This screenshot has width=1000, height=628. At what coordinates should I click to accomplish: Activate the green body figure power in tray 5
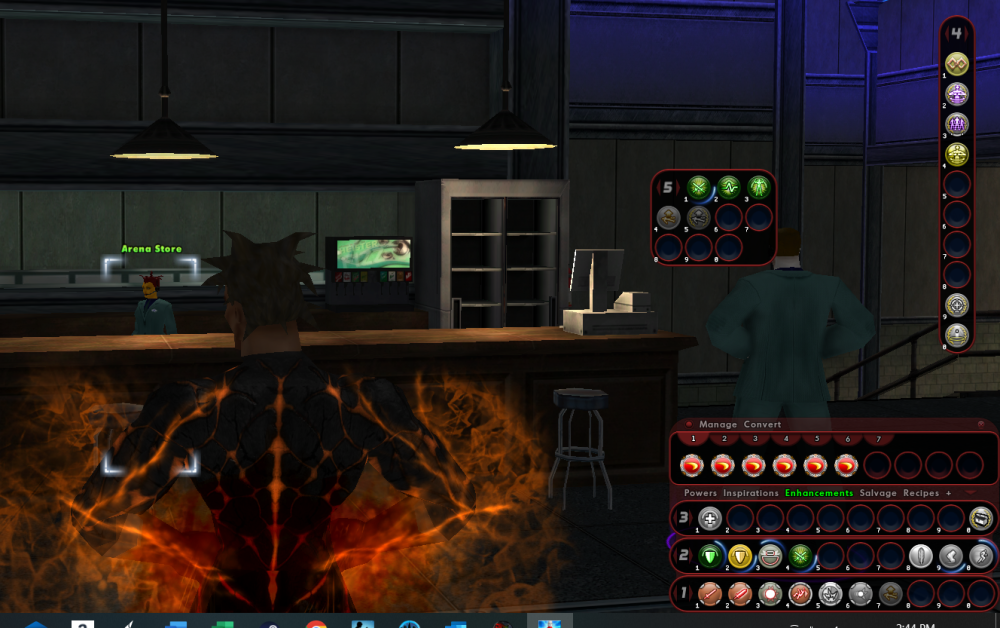pyautogui.click(x=758, y=186)
